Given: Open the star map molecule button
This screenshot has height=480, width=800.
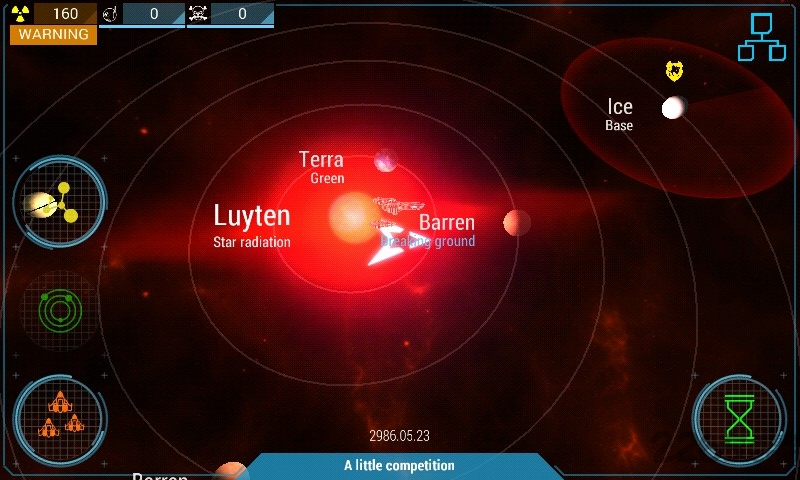Looking at the screenshot, I should 59,203.
